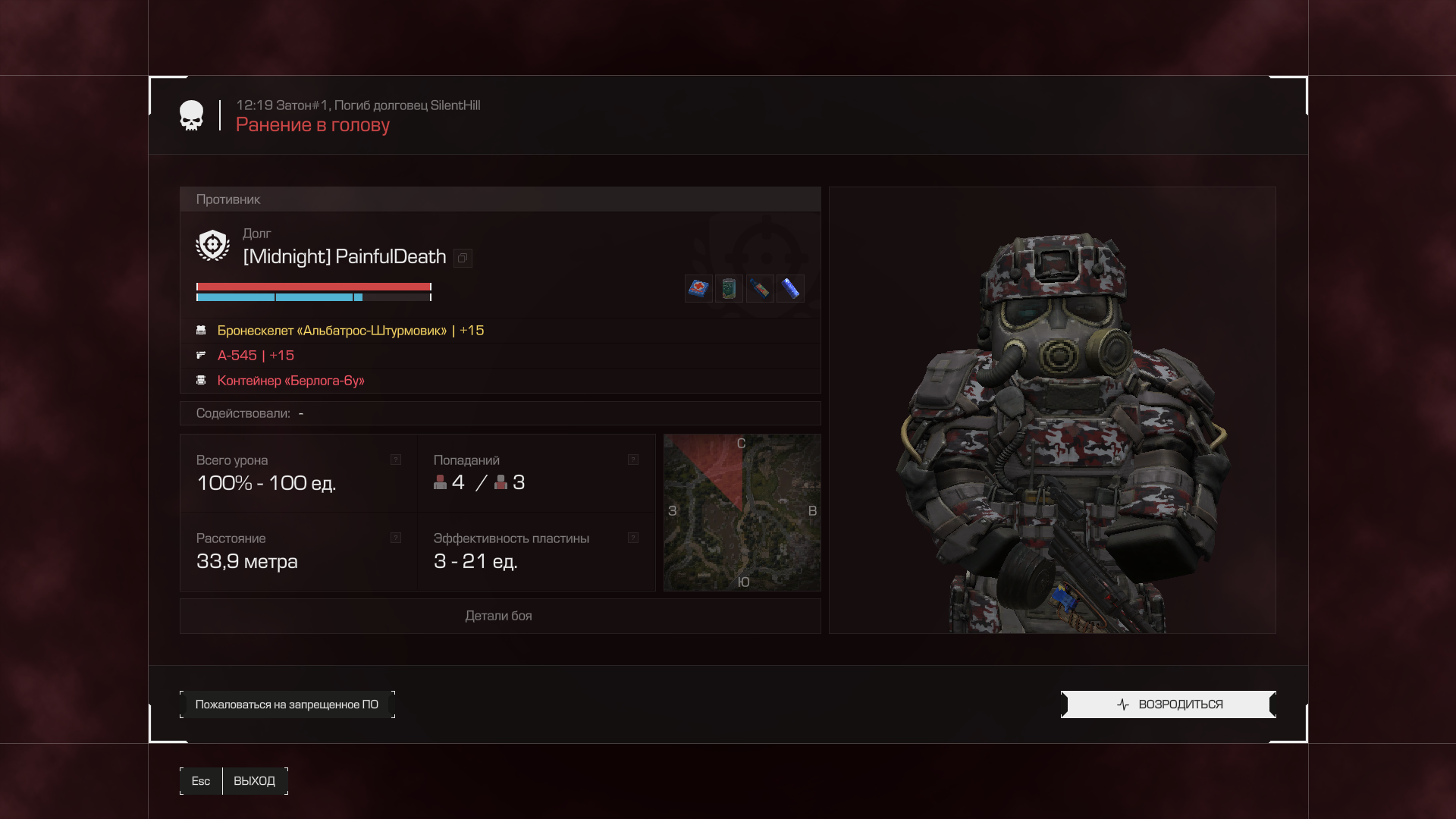The height and width of the screenshot is (819, 1456).
Task: Select the blue first aid kit icon
Action: [x=698, y=289]
